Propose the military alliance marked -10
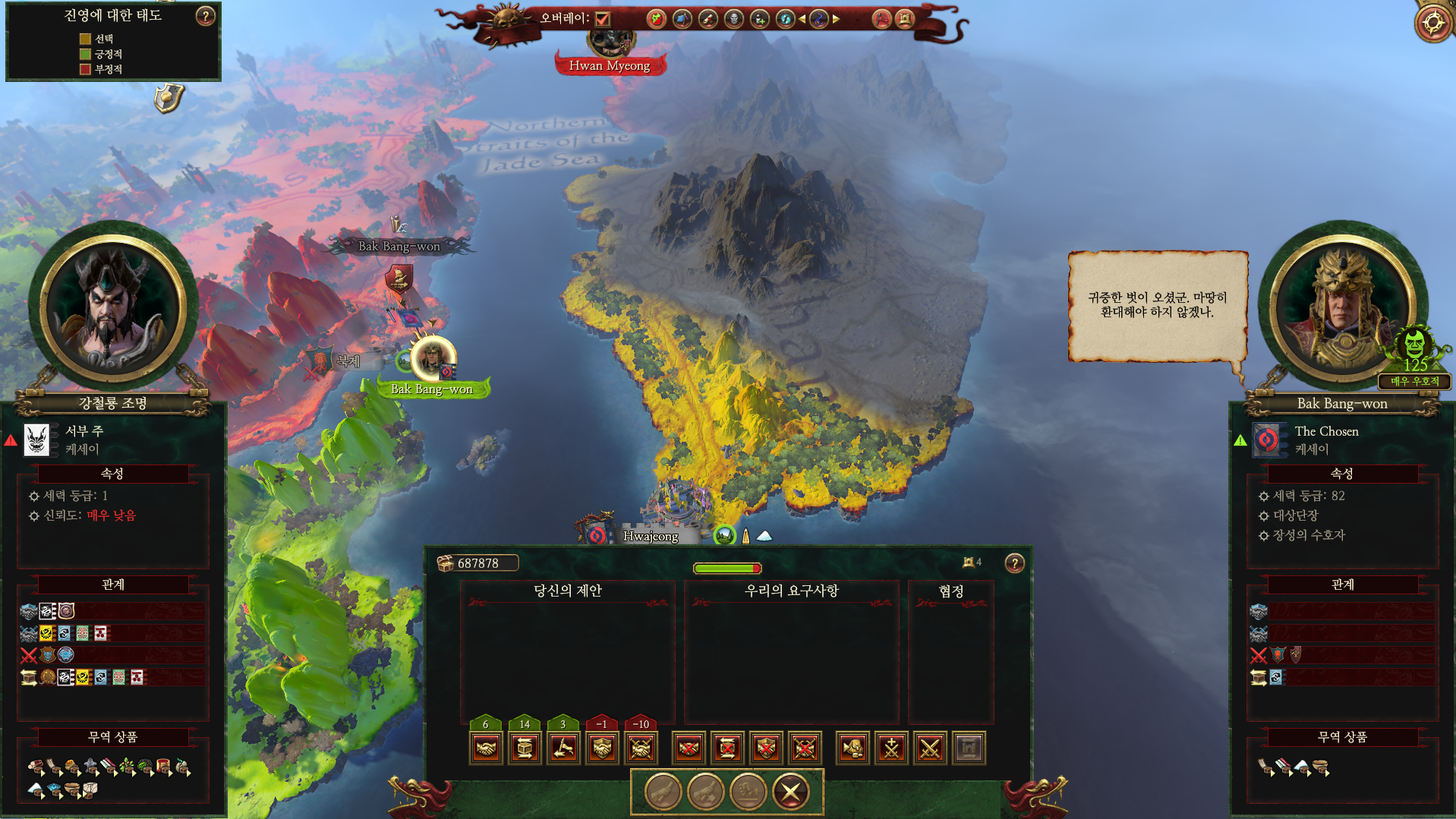This screenshot has width=1456, height=819. pyautogui.click(x=641, y=748)
